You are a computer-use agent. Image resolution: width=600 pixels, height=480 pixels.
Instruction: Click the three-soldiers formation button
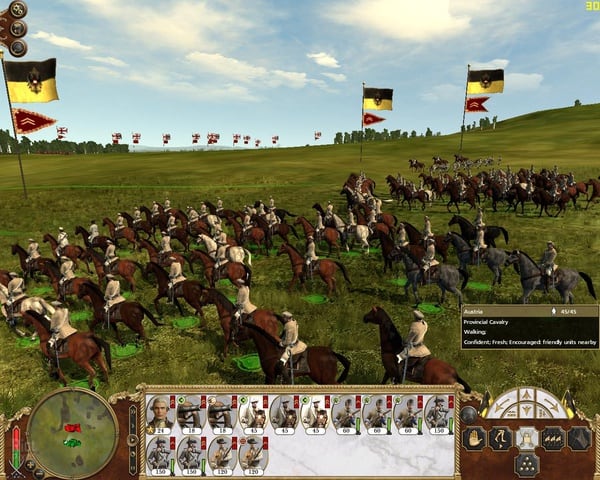(x=553, y=437)
